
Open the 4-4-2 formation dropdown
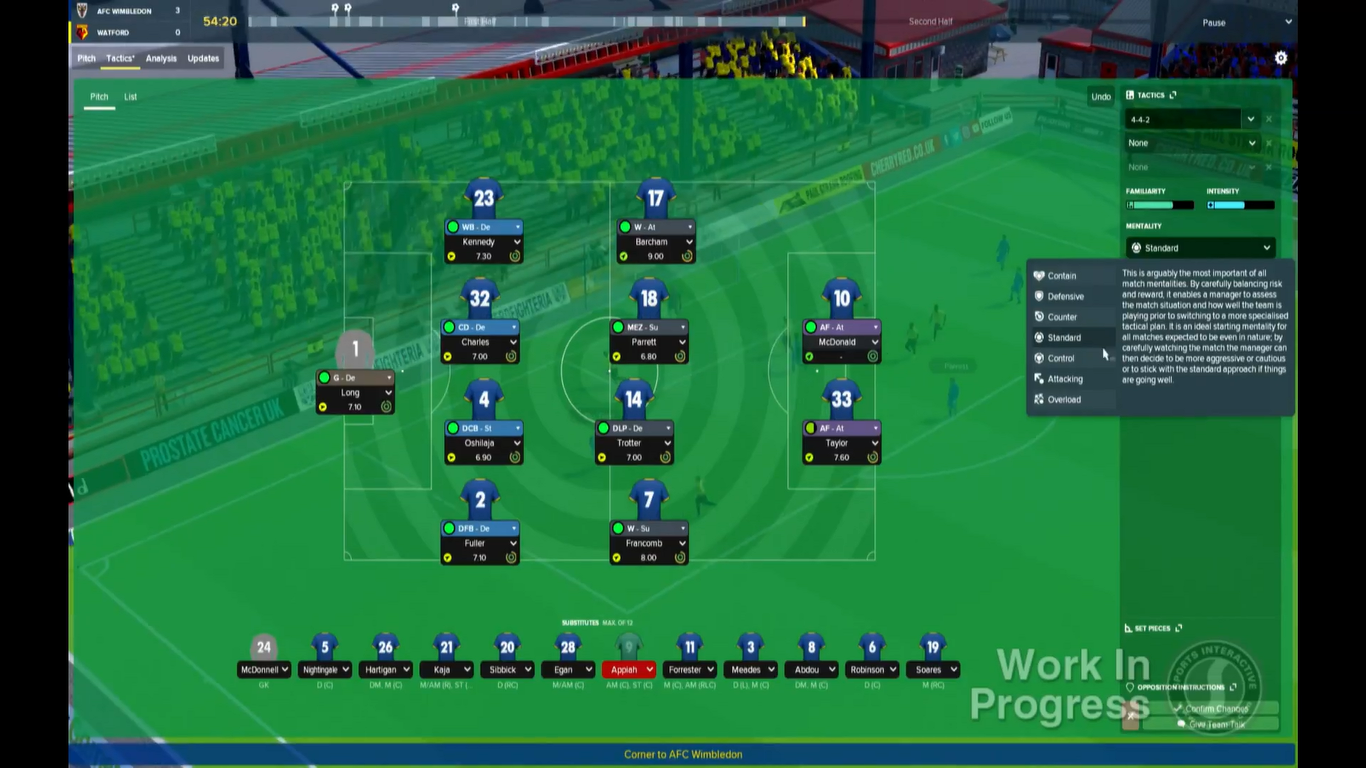(1250, 119)
